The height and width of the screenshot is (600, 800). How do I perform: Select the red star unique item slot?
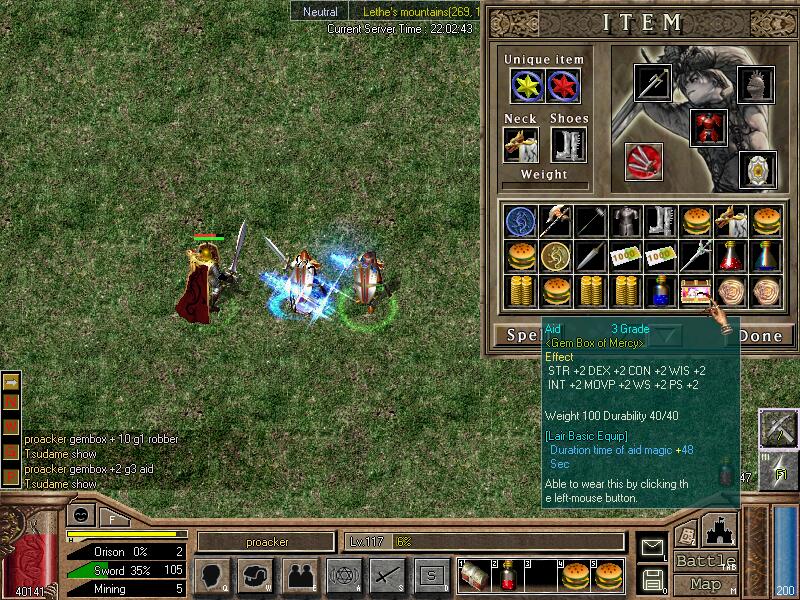[x=567, y=86]
